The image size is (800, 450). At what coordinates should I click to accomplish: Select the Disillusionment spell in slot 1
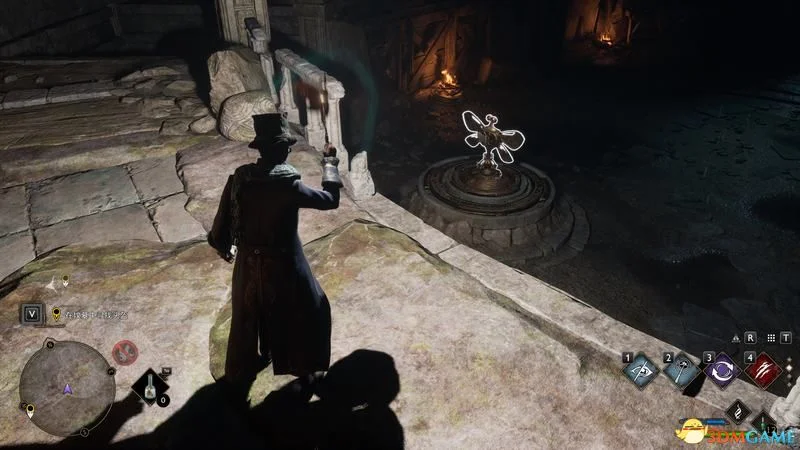[x=641, y=370]
